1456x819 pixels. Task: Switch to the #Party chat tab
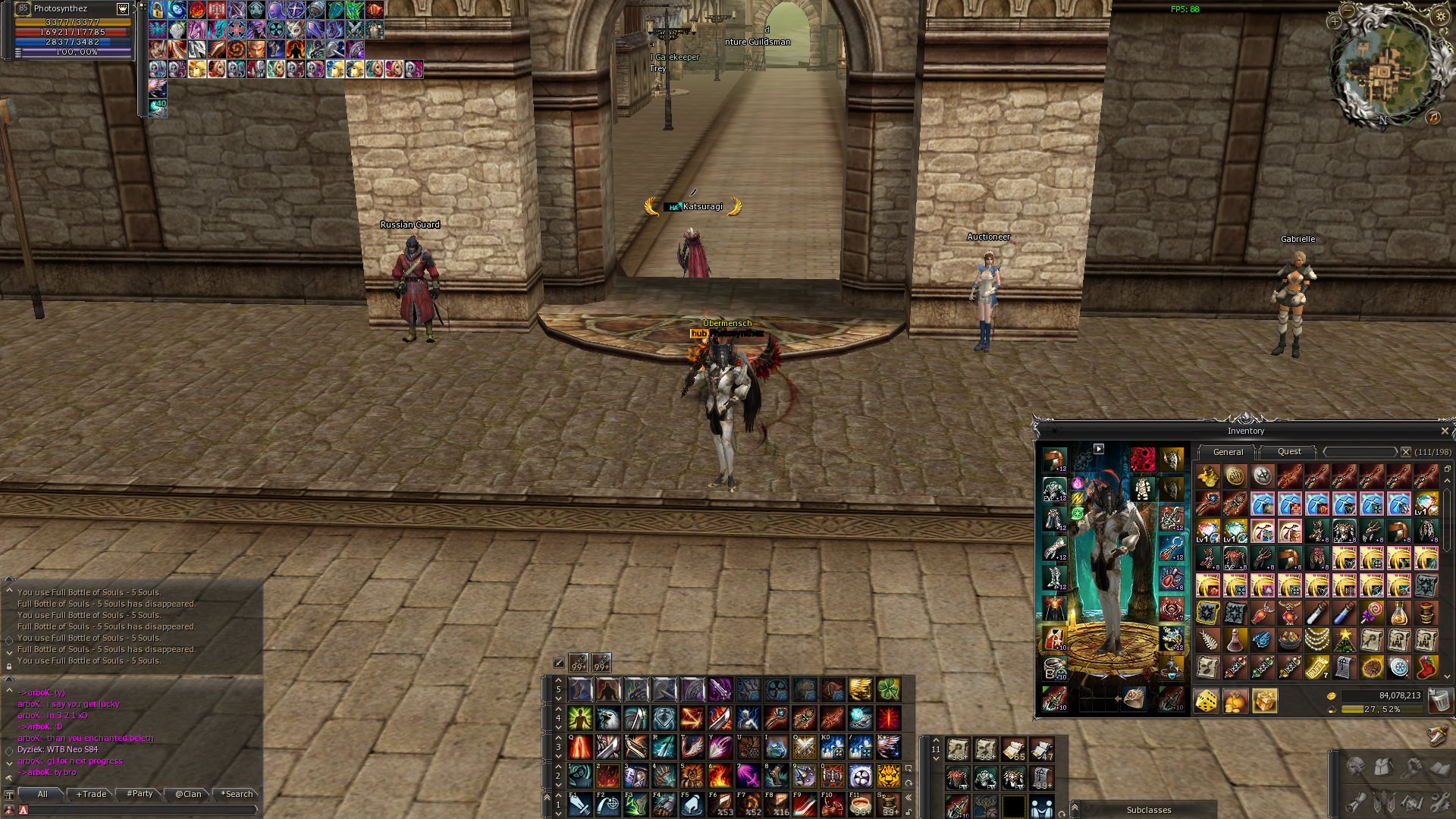point(140,794)
